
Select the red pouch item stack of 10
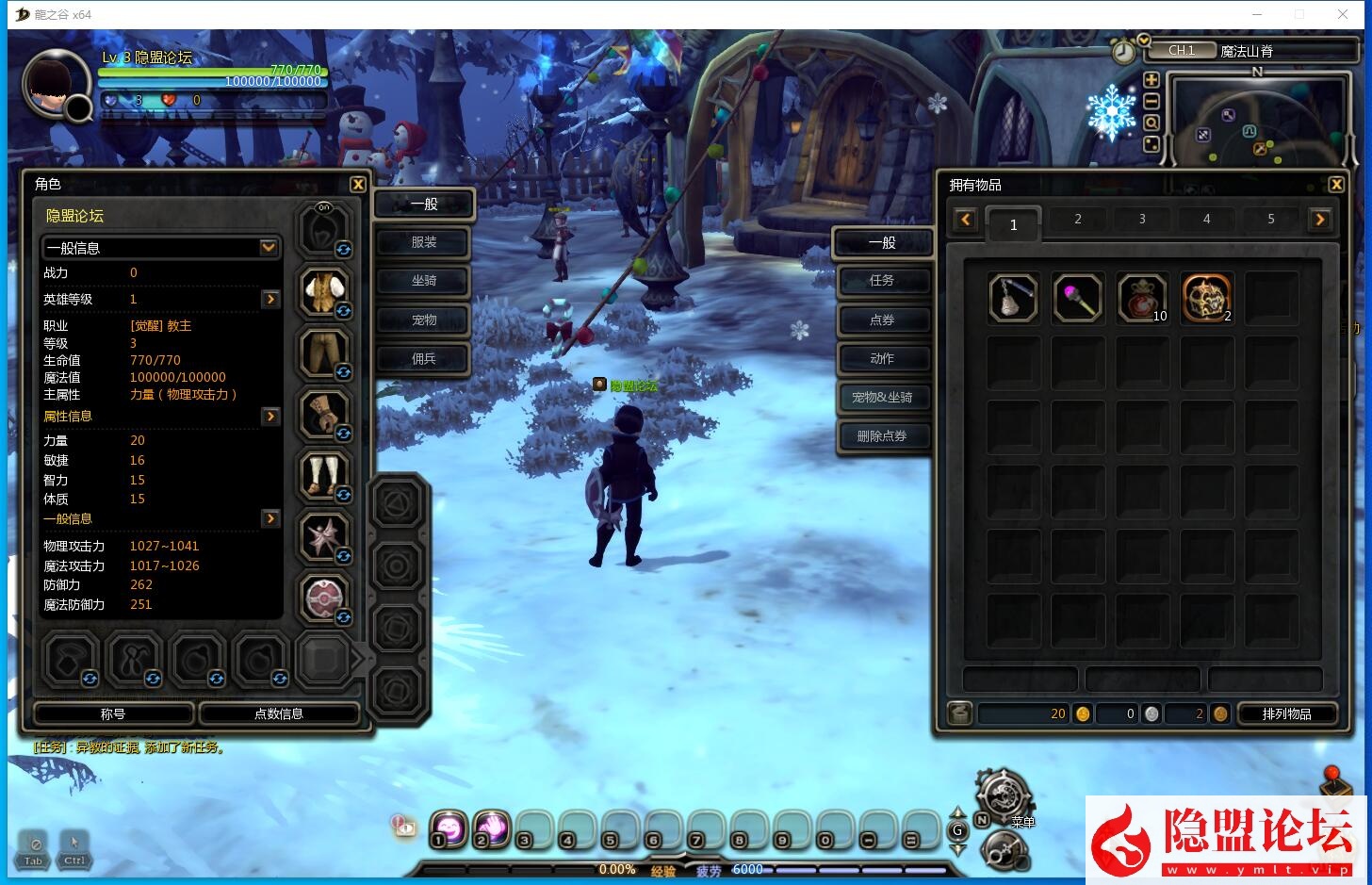pyautogui.click(x=1142, y=298)
